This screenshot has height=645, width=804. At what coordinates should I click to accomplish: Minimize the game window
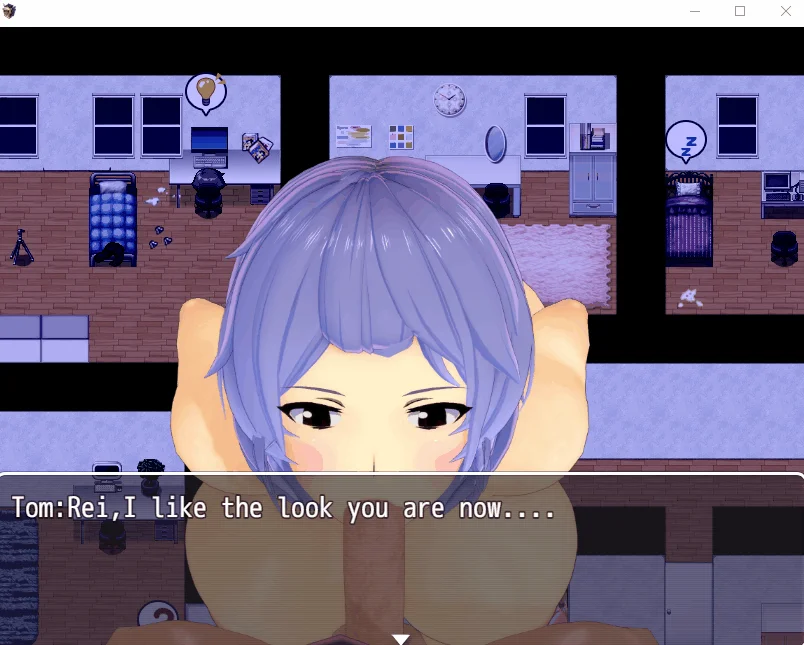pyautogui.click(x=695, y=12)
